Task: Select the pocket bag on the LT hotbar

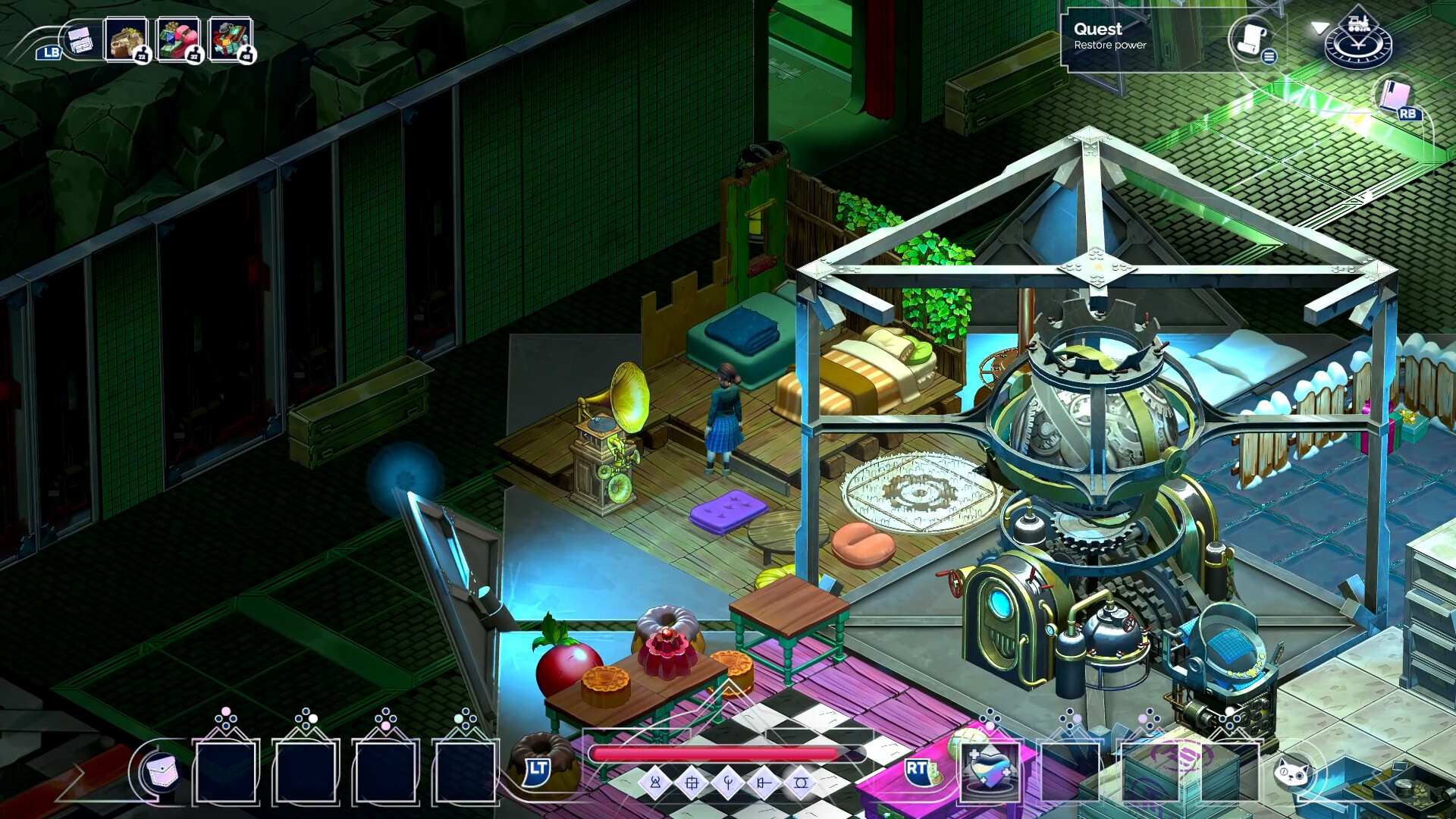Action: point(163,772)
